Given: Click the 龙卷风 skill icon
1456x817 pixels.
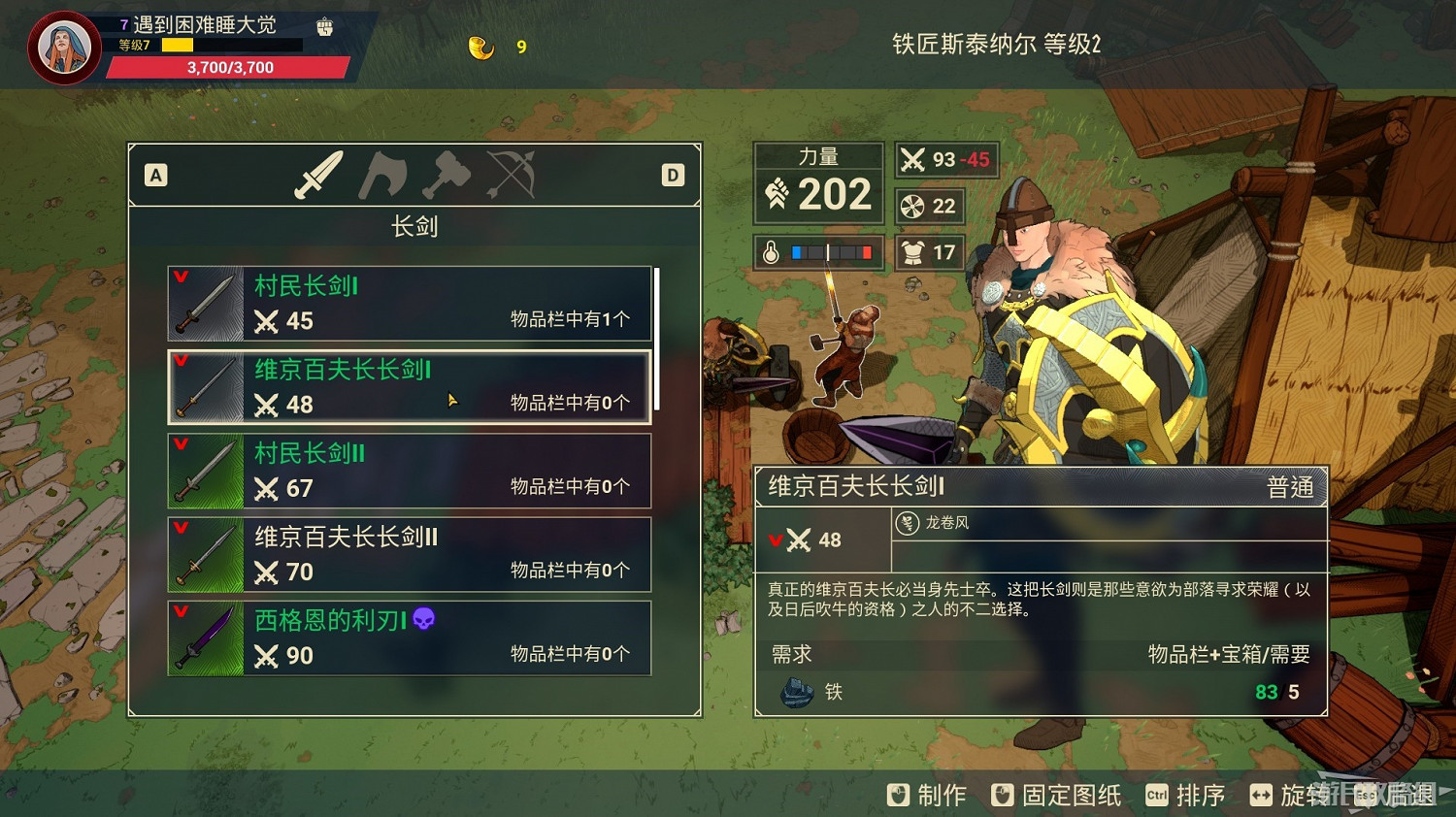Looking at the screenshot, I should click(x=907, y=522).
